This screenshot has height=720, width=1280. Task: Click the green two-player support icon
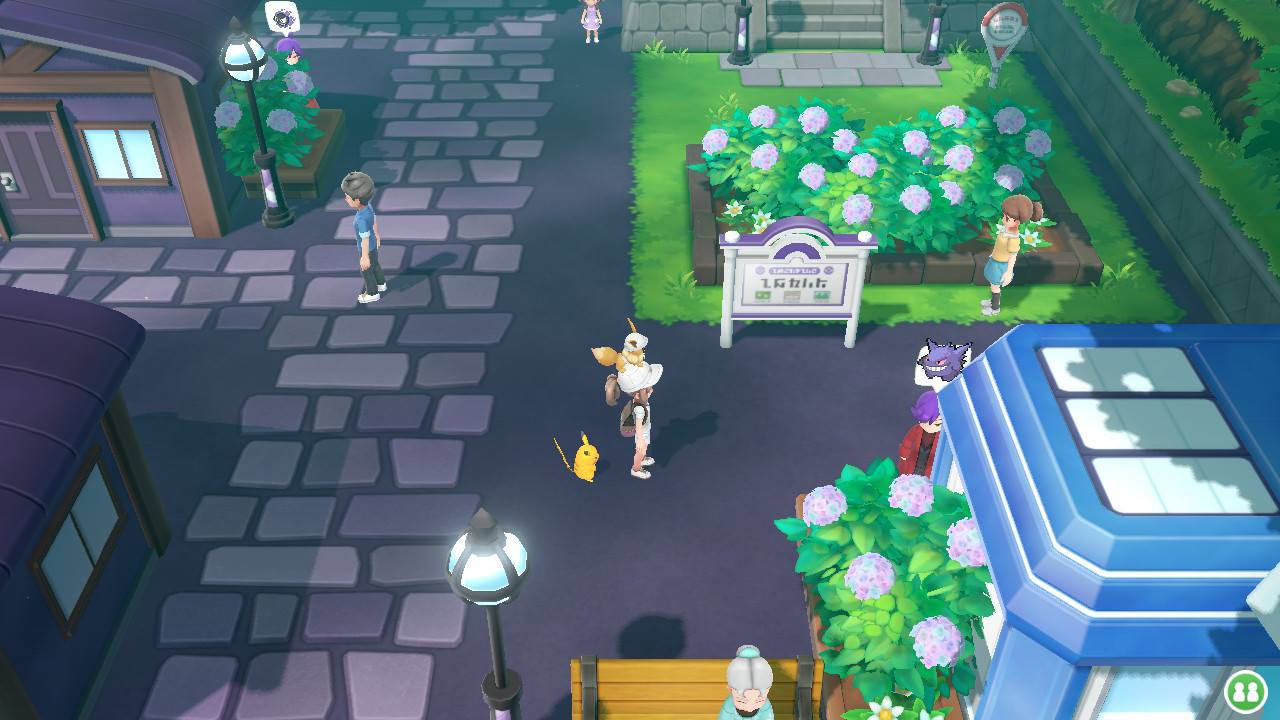tap(1245, 691)
